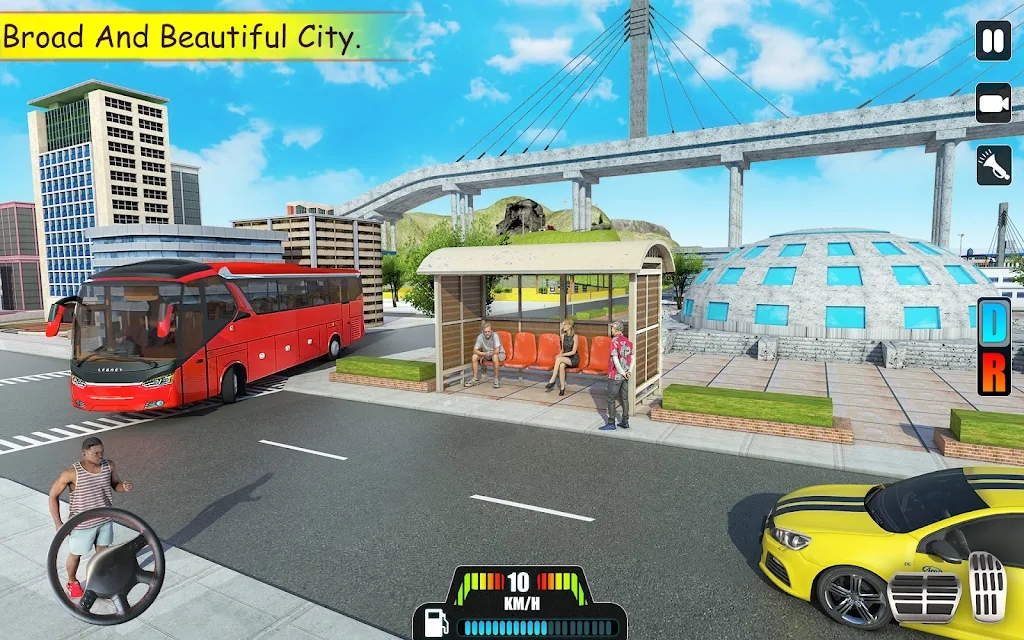Tap the steering wheel control

[105, 566]
